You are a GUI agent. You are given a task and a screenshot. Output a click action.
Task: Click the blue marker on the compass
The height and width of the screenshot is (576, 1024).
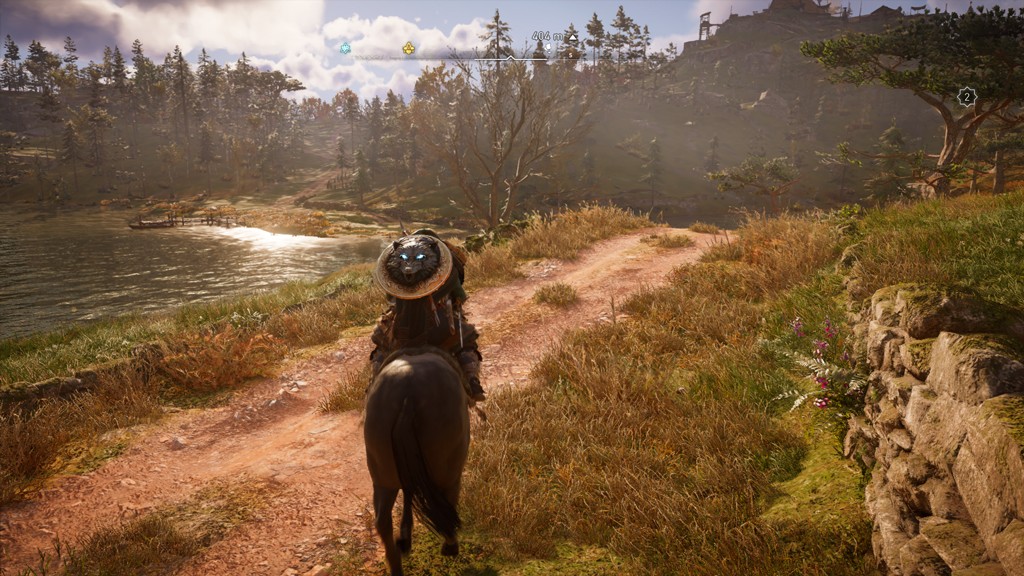[x=345, y=48]
